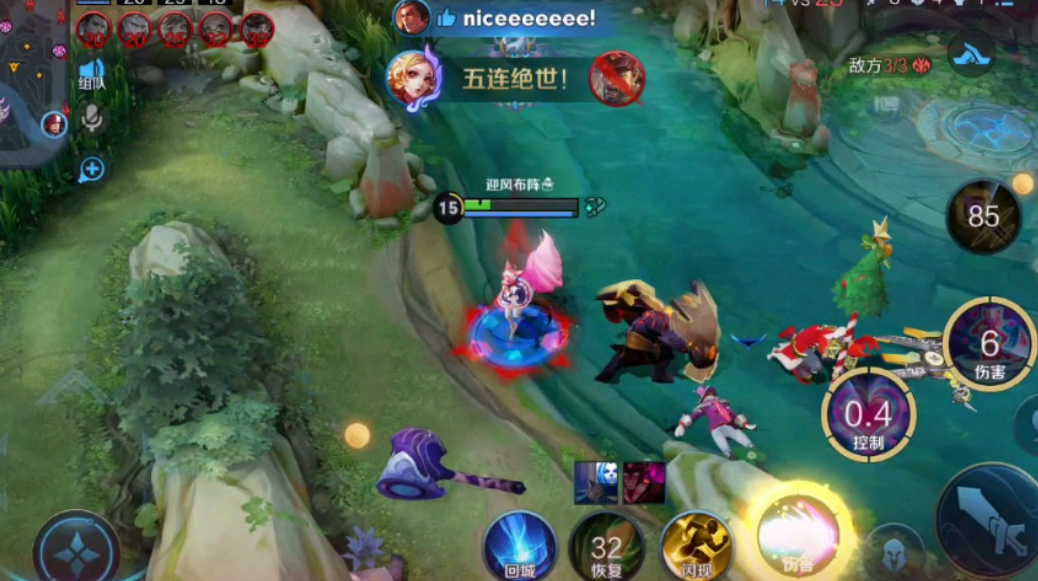Image resolution: width=1038 pixels, height=581 pixels.
Task: Like the niceeeeeee! message with thumbs-up
Action: [x=446, y=18]
